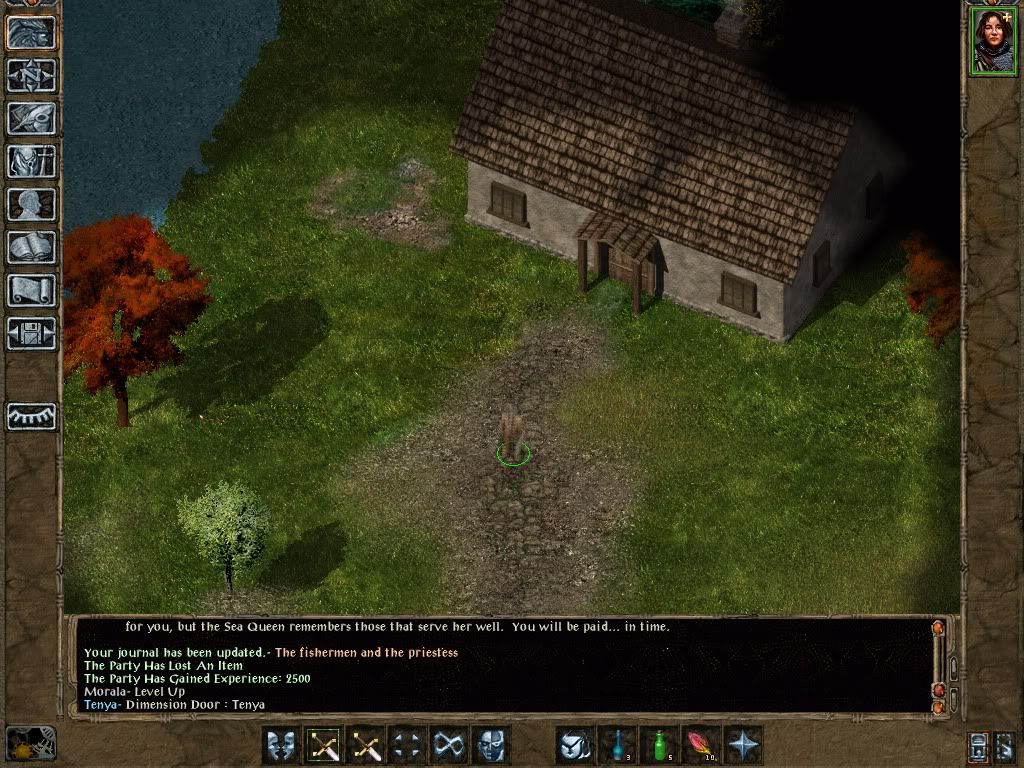This screenshot has height=768, width=1024.
Task: Rest the party with the closed eye button
Action: pos(31,416)
